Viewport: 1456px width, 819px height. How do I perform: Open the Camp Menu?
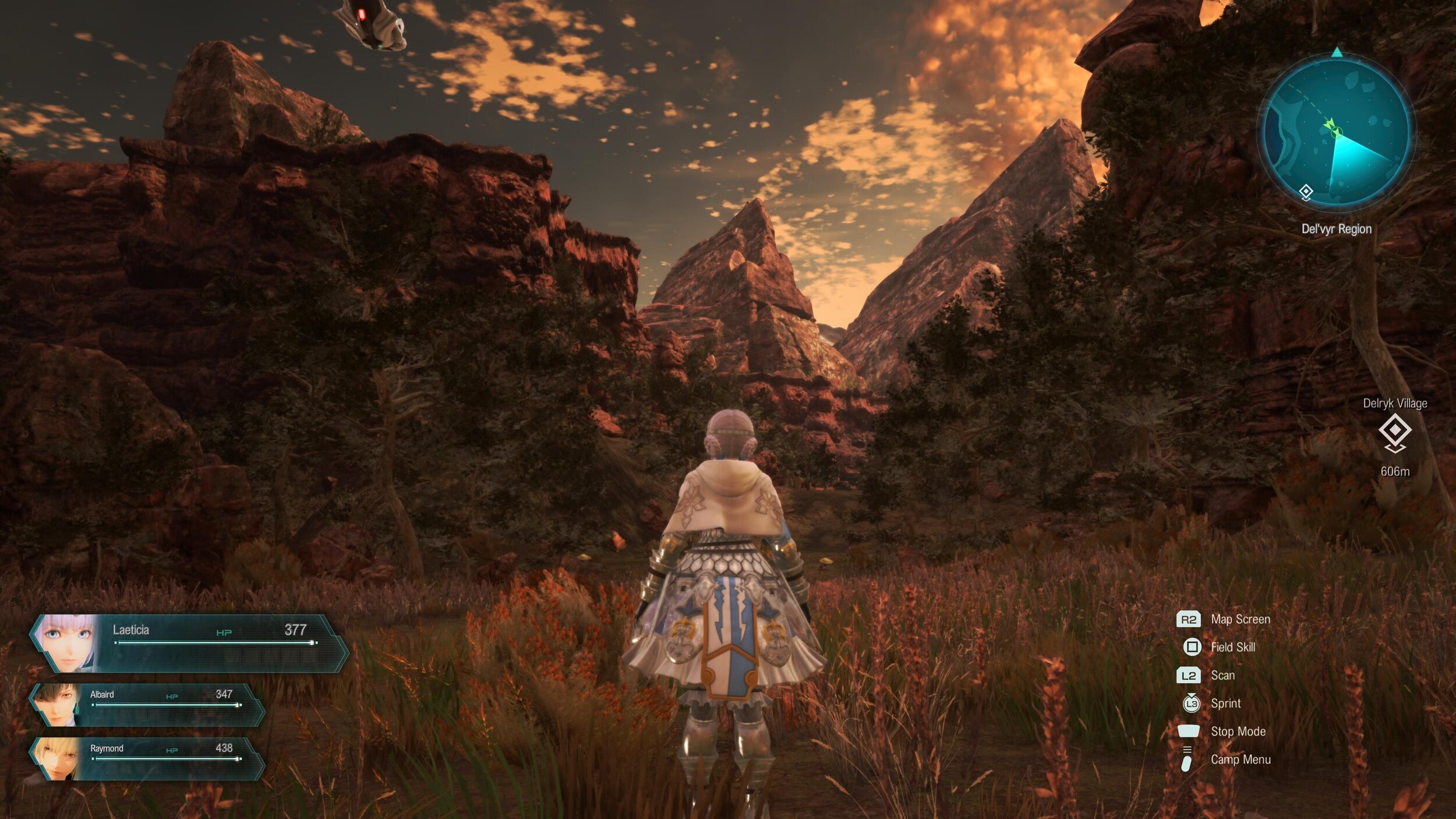[x=1240, y=759]
